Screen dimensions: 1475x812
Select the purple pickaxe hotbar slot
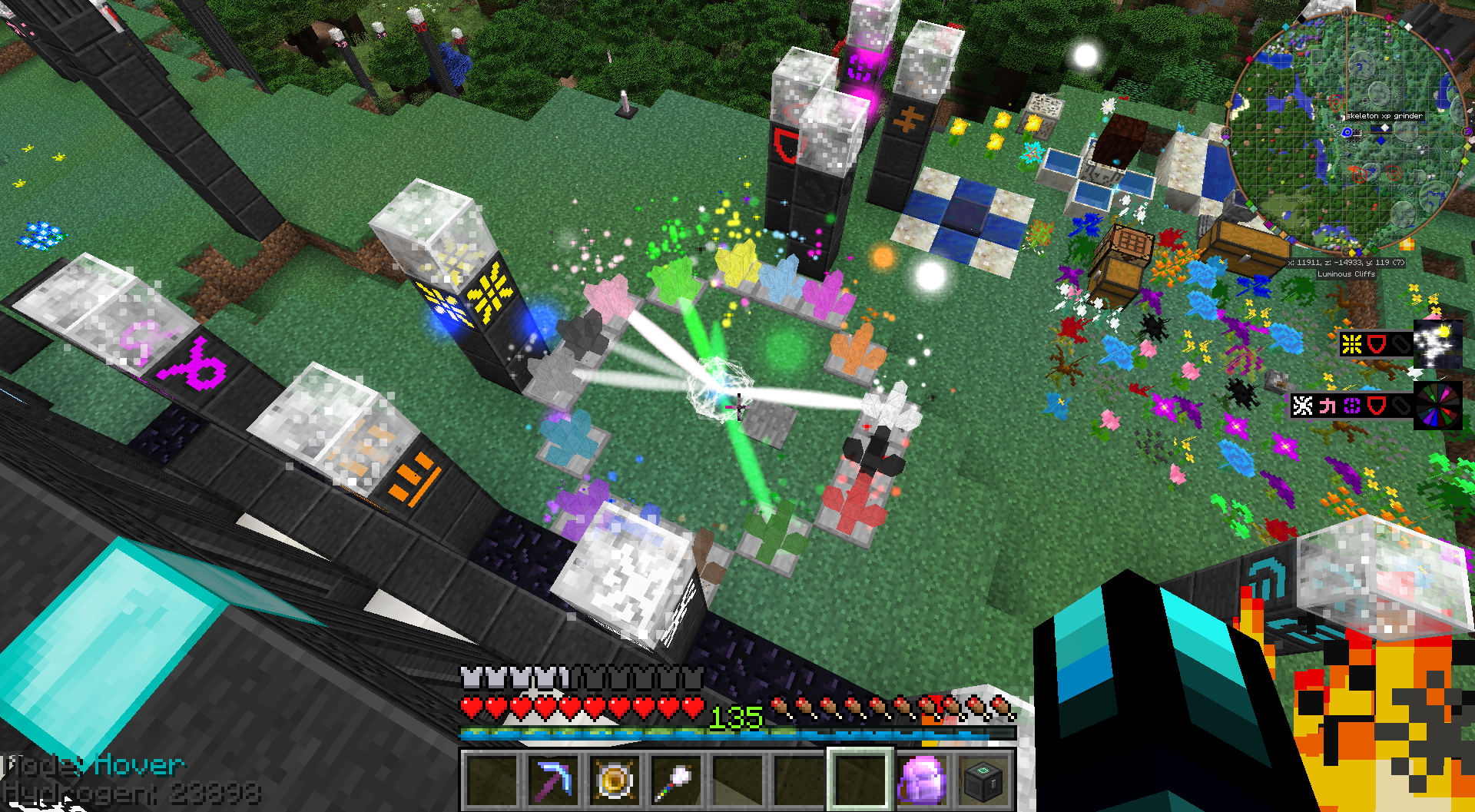click(554, 781)
